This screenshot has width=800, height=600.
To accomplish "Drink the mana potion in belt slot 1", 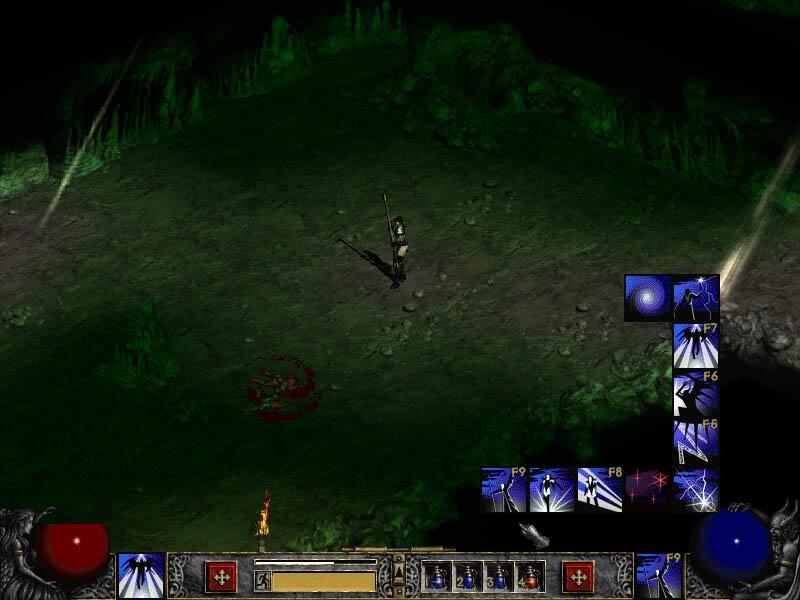I will [437, 577].
